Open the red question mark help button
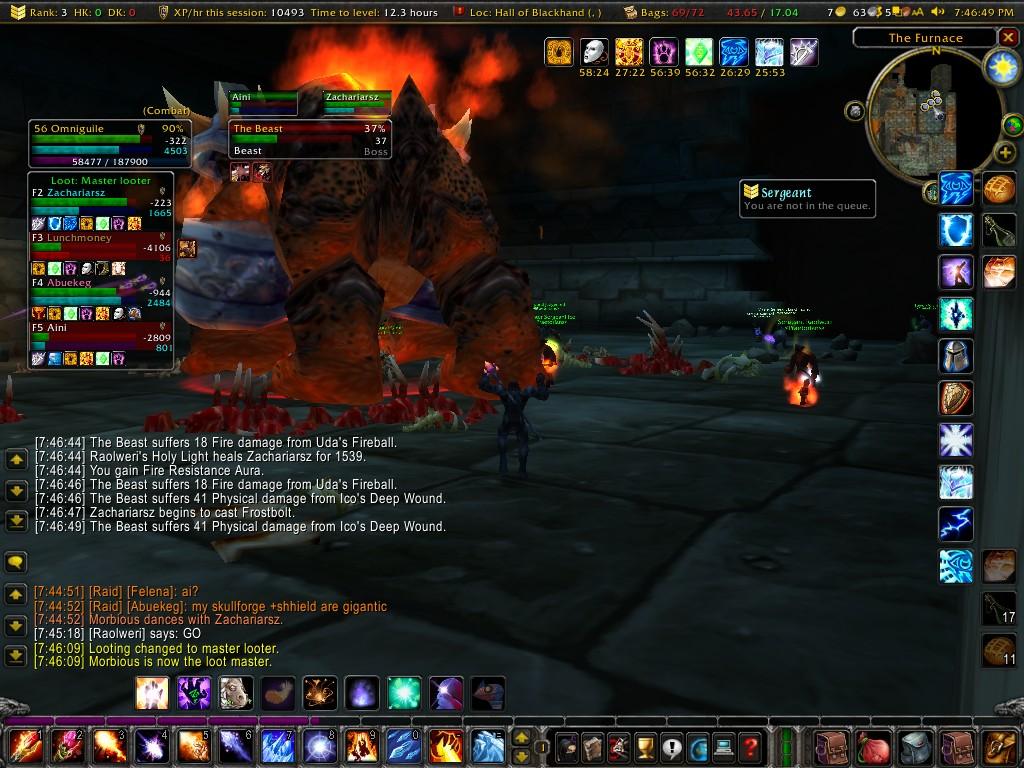 (x=750, y=747)
